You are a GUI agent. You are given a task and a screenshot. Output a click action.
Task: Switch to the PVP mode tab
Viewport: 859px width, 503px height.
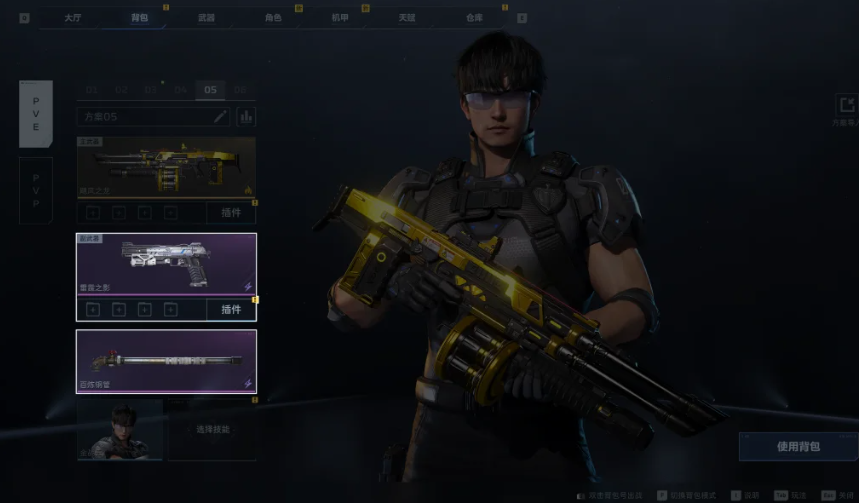click(36, 189)
